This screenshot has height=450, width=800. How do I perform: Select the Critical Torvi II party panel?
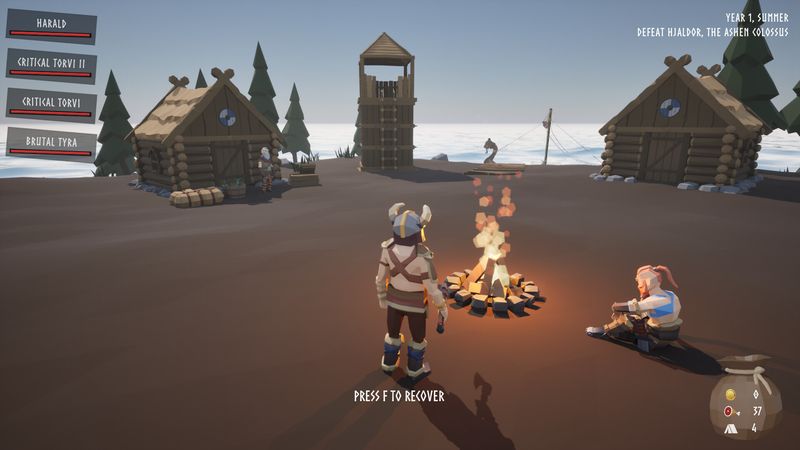[x=51, y=65]
